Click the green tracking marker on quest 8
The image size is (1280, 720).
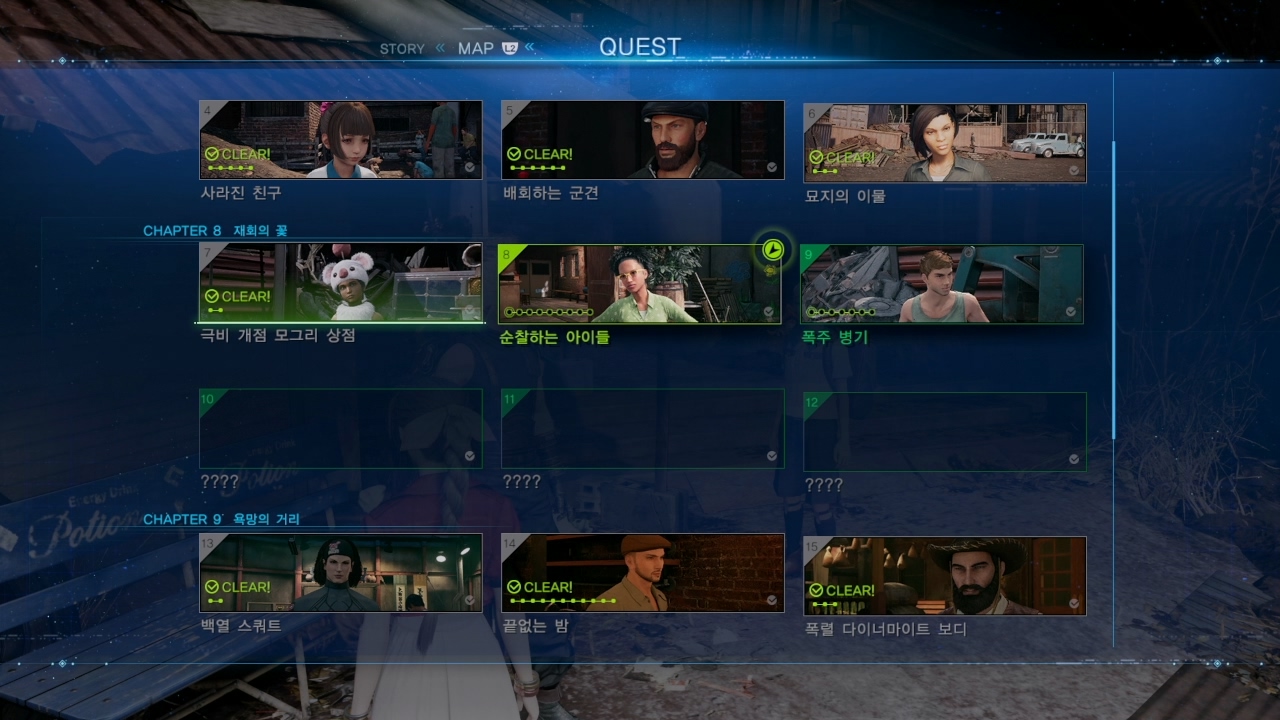772,250
